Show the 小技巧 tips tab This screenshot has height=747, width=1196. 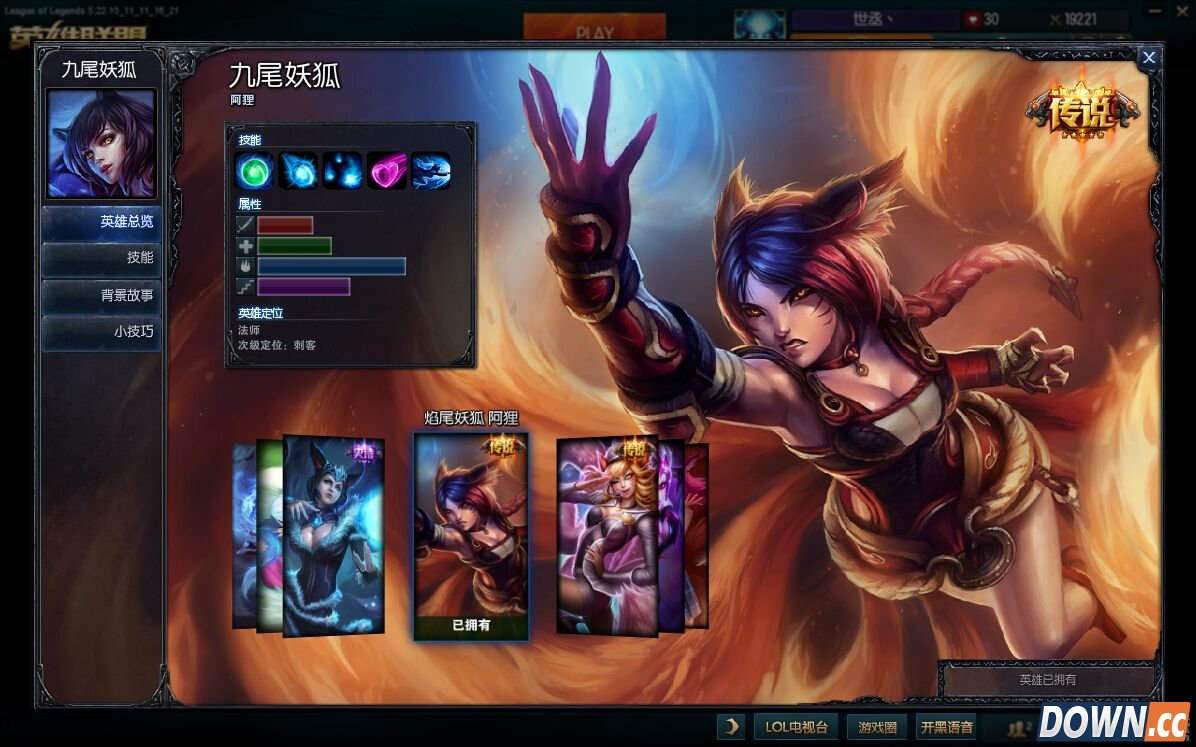point(102,332)
